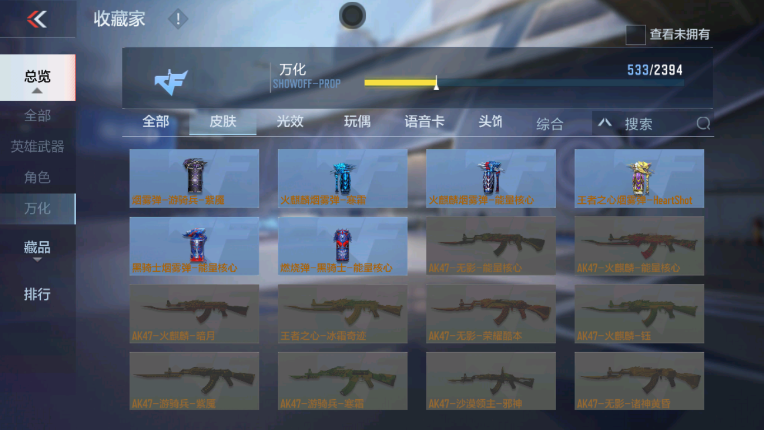
Task: Choose 万化 in the sidebar
Action: pyautogui.click(x=37, y=208)
